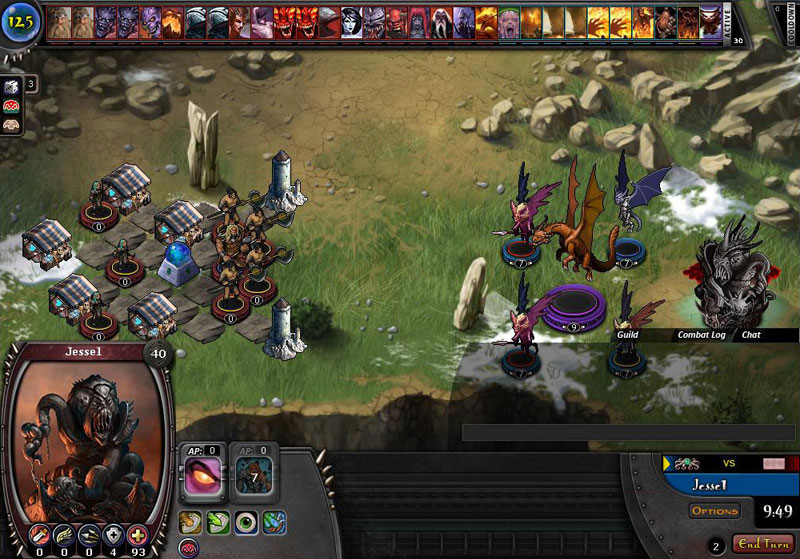Switch to the Chat tab
The height and width of the screenshot is (559, 800).
coord(751,335)
